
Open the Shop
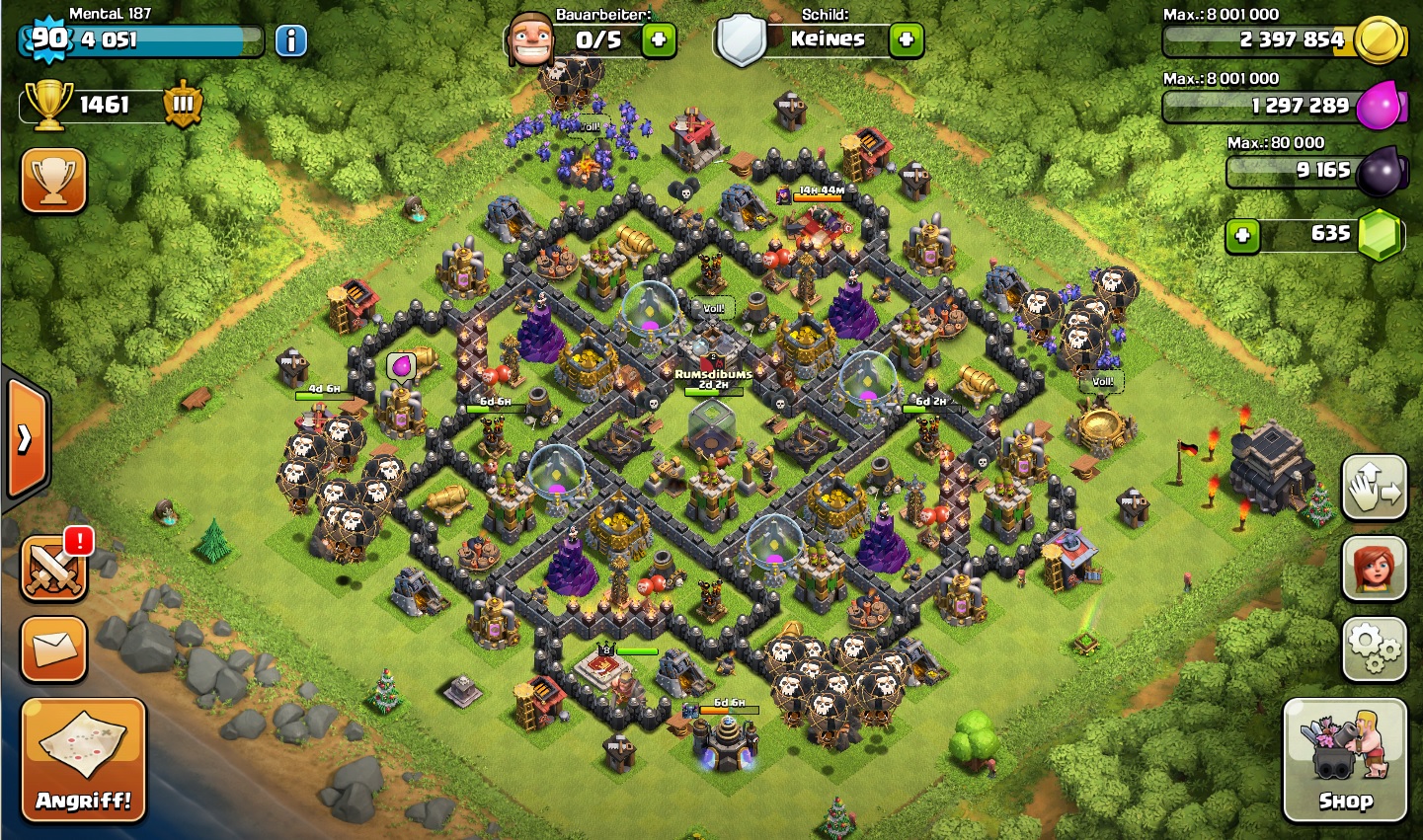pos(1344,759)
